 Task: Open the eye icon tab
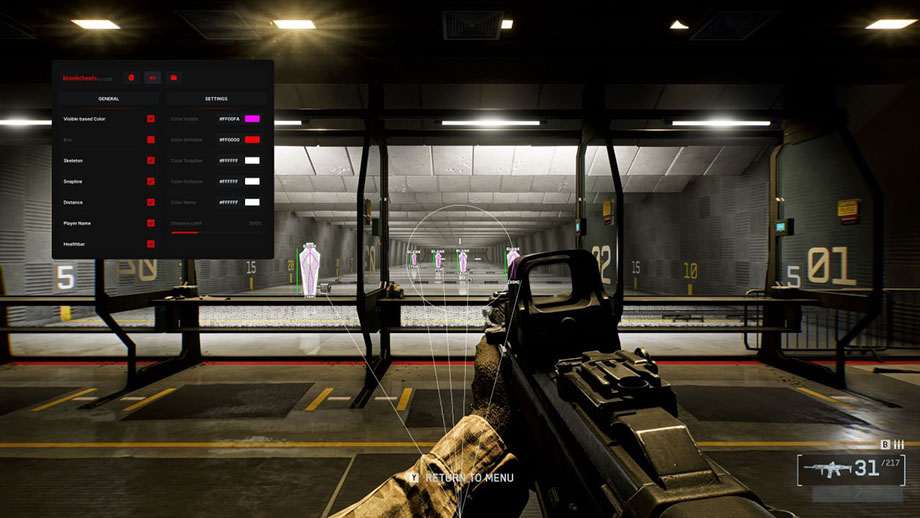tap(152, 77)
